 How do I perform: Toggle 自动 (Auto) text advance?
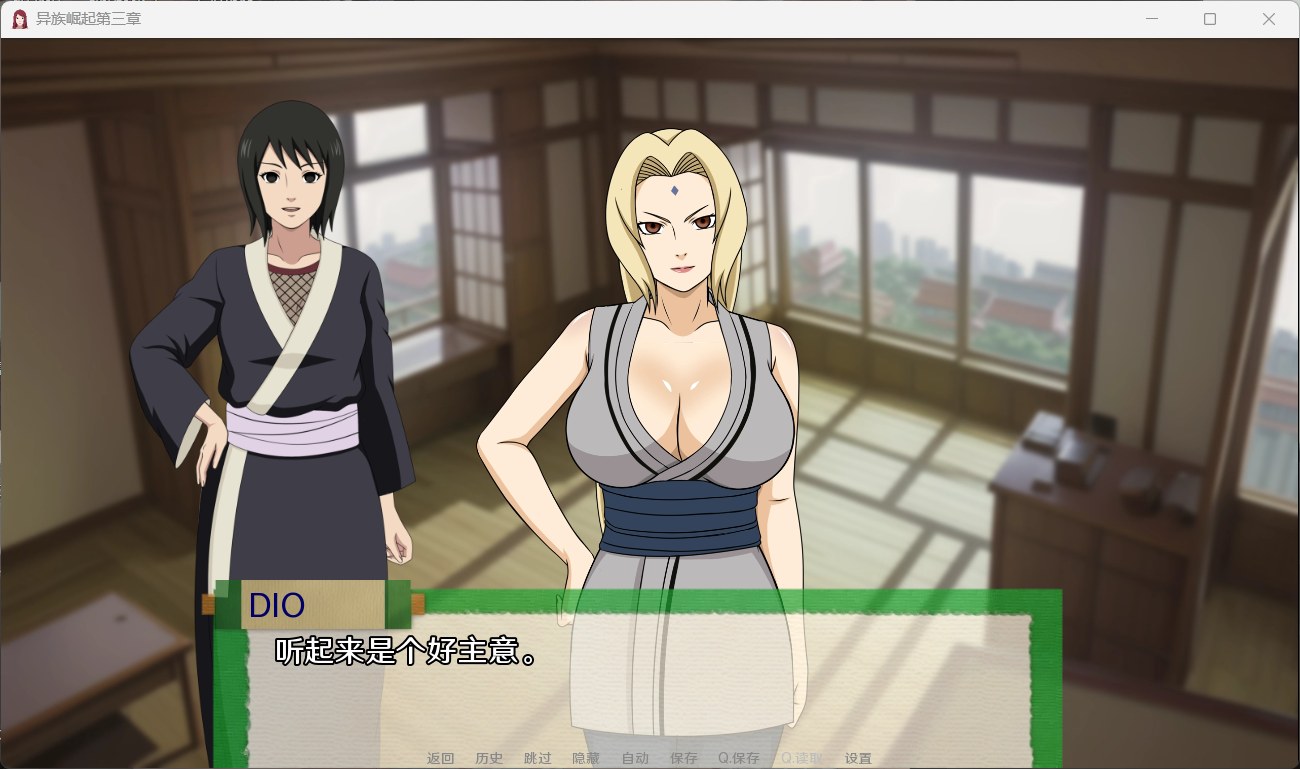(x=635, y=758)
